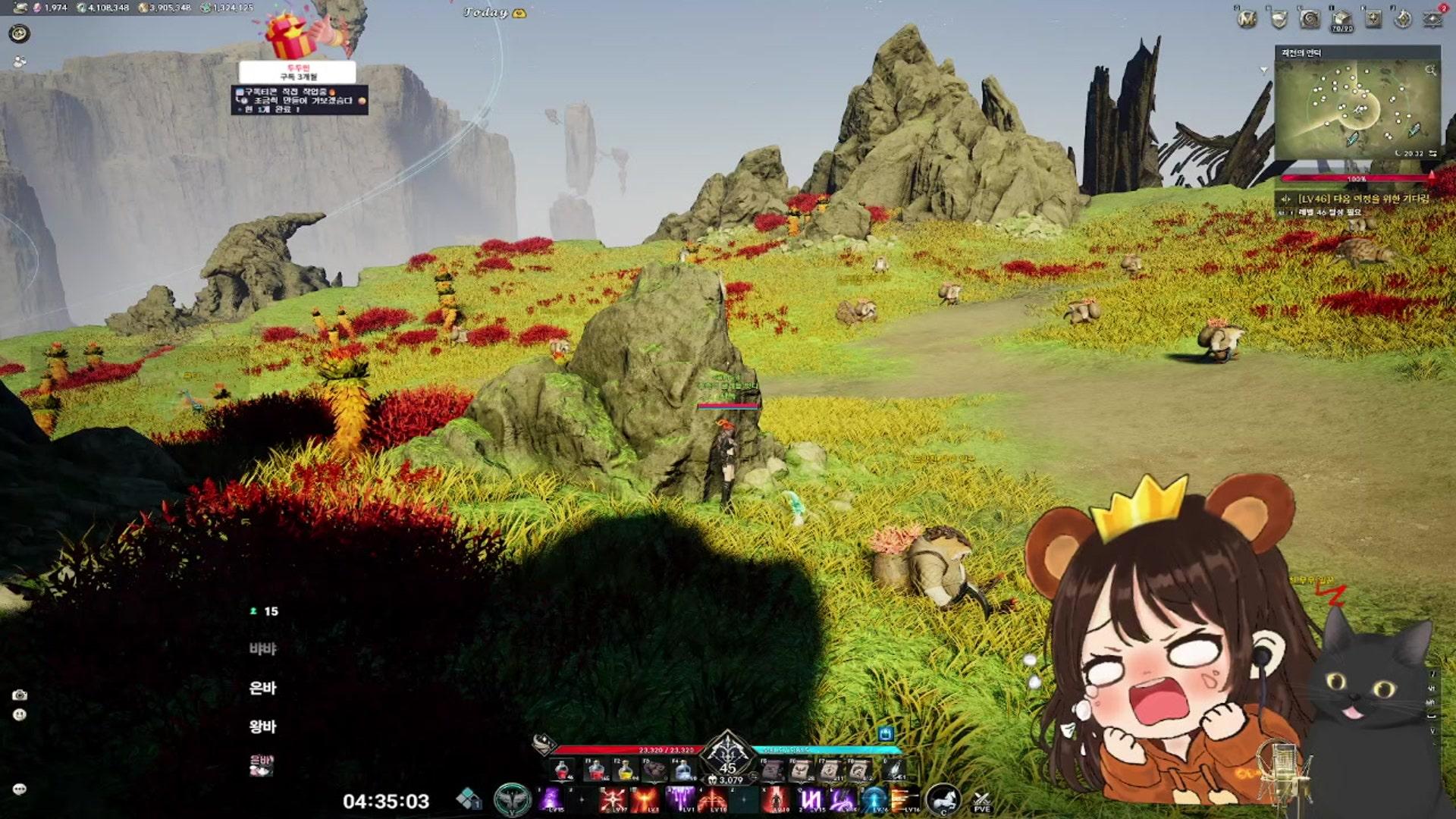Use the blue potion in the F4 slot
The image size is (1456, 819).
[683, 770]
